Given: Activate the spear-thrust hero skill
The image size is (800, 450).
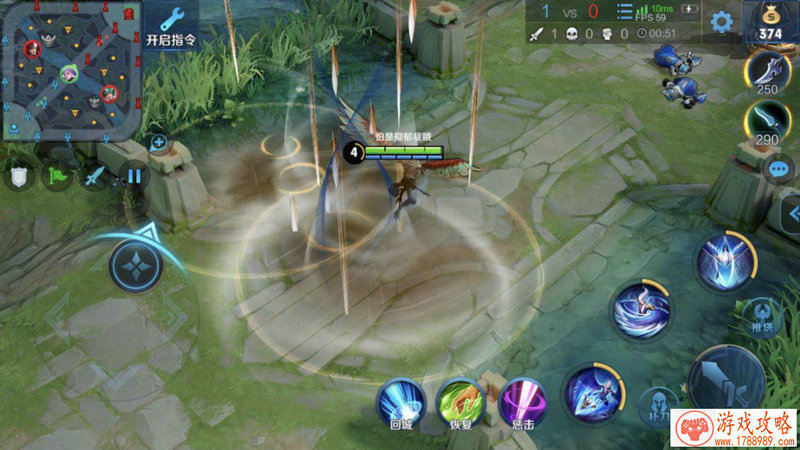Looking at the screenshot, I should tap(591, 393).
